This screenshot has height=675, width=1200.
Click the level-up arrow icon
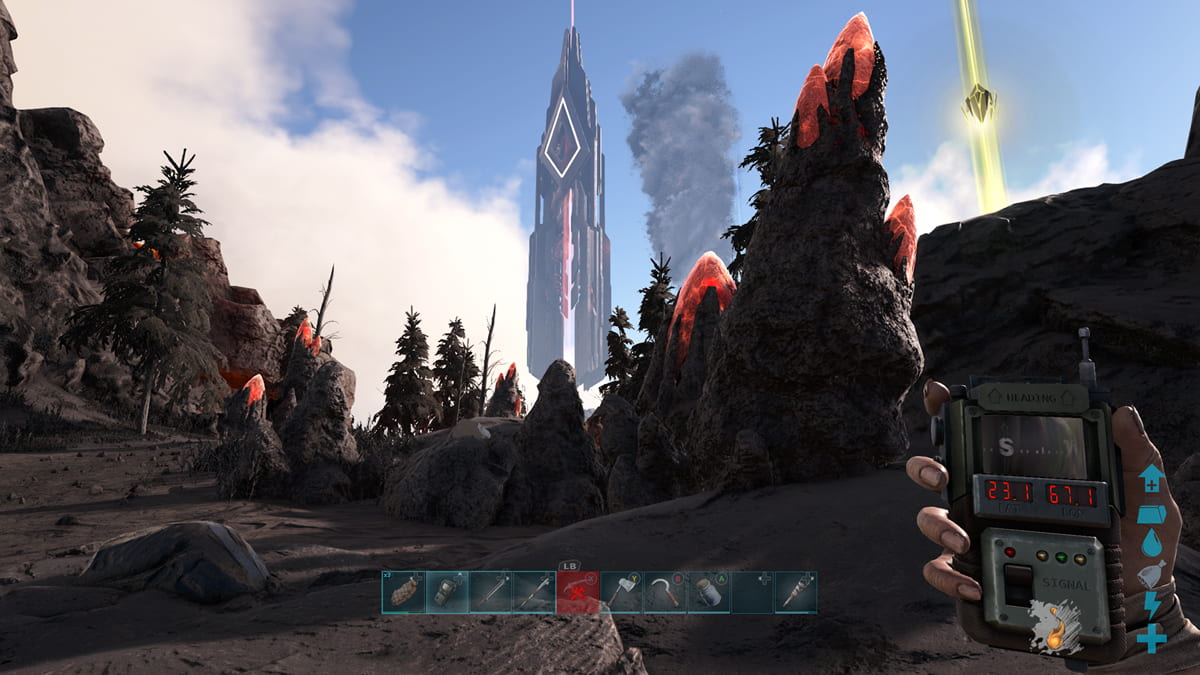(1151, 477)
